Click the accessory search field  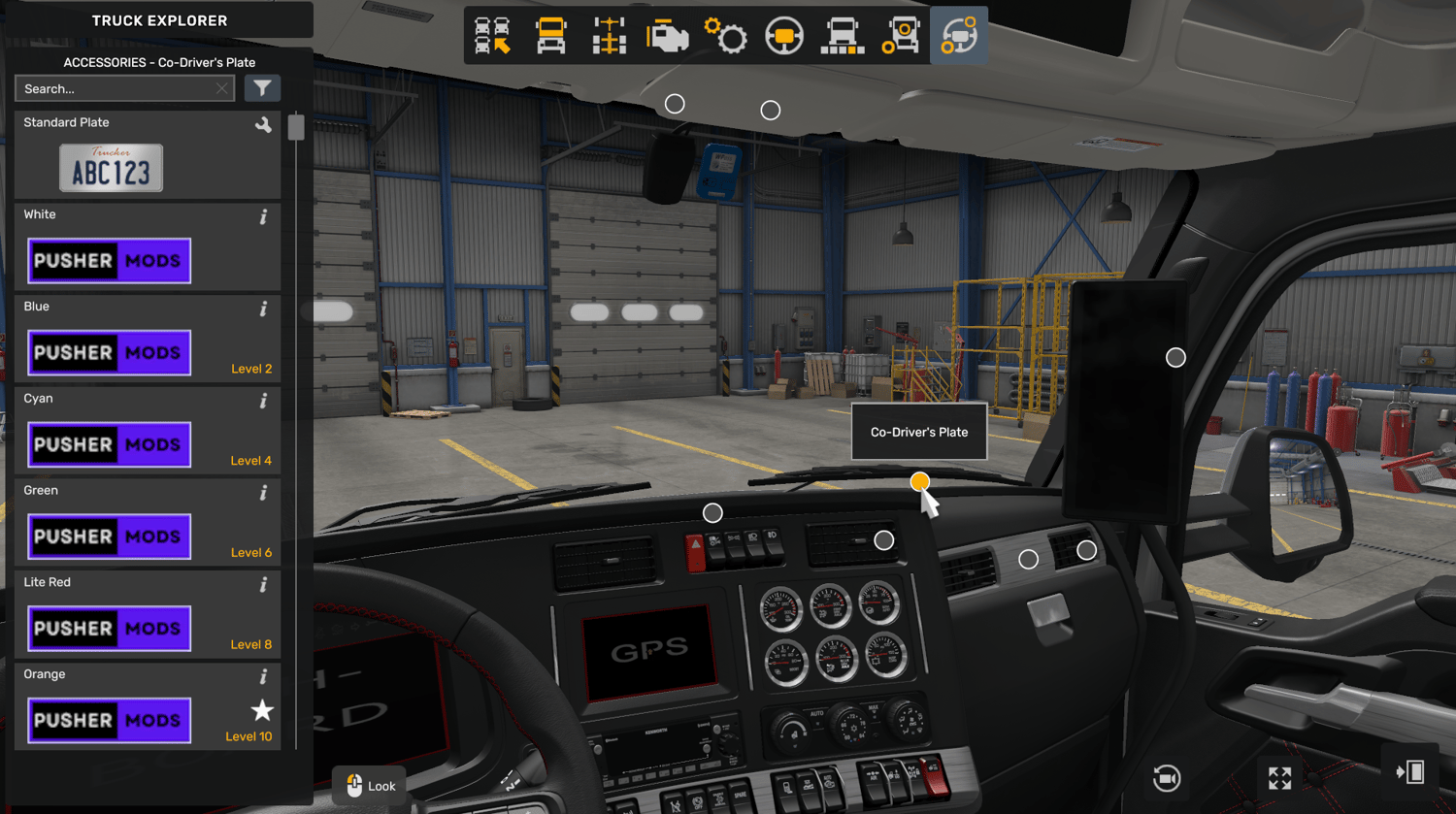[115, 89]
